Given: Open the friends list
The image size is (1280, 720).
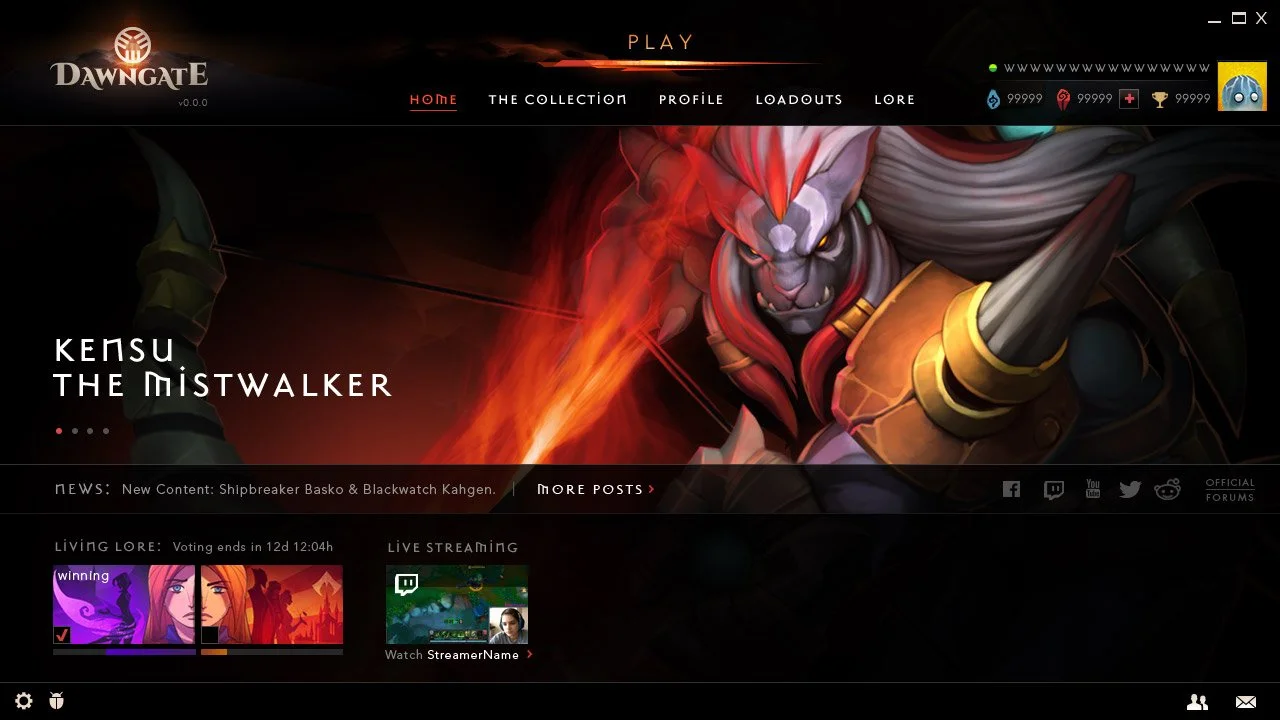Looking at the screenshot, I should pyautogui.click(x=1198, y=702).
